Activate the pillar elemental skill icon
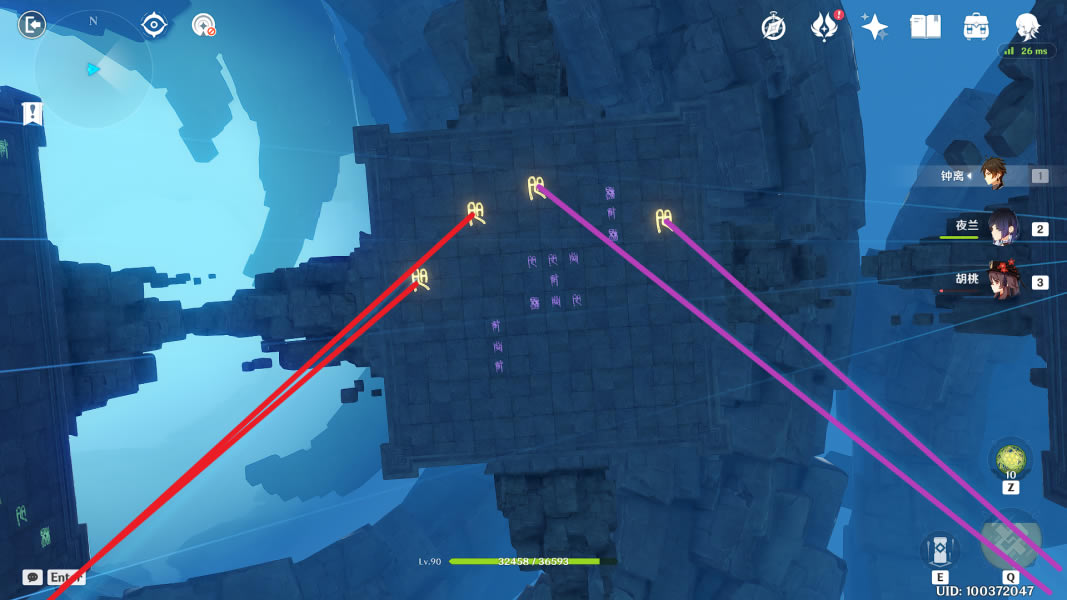Viewport: 1067px width, 600px height. tap(940, 550)
